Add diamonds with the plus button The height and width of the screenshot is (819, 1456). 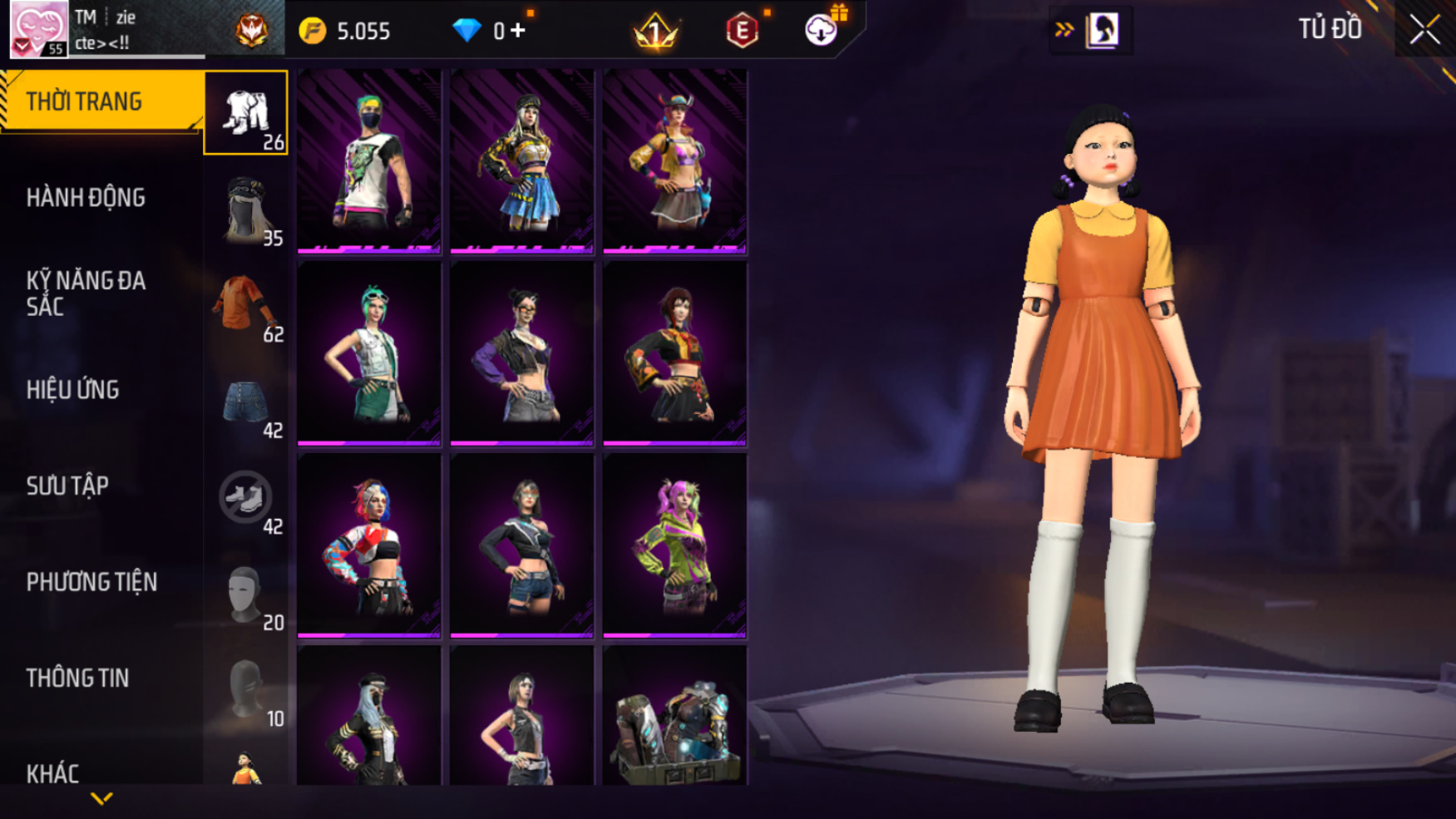pos(519,31)
